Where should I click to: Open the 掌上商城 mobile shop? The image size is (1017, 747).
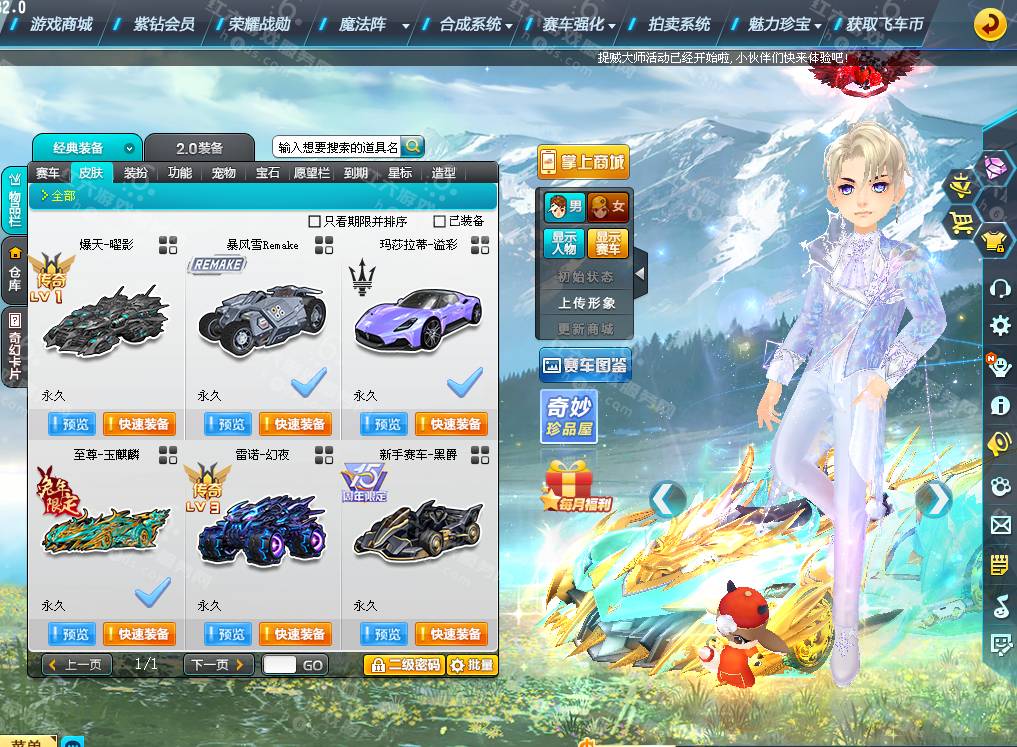583,162
